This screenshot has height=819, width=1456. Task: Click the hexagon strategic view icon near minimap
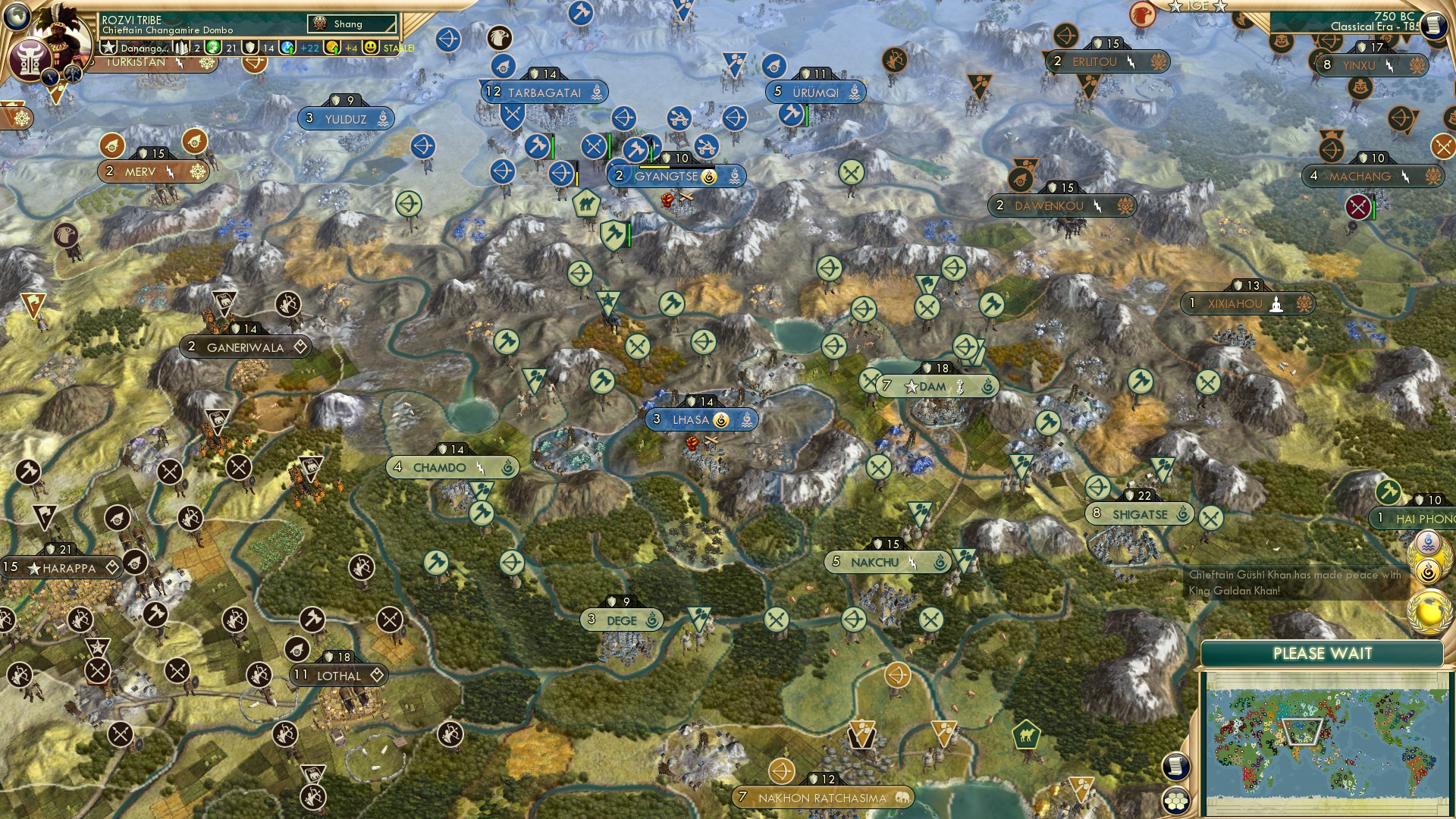(x=1176, y=801)
